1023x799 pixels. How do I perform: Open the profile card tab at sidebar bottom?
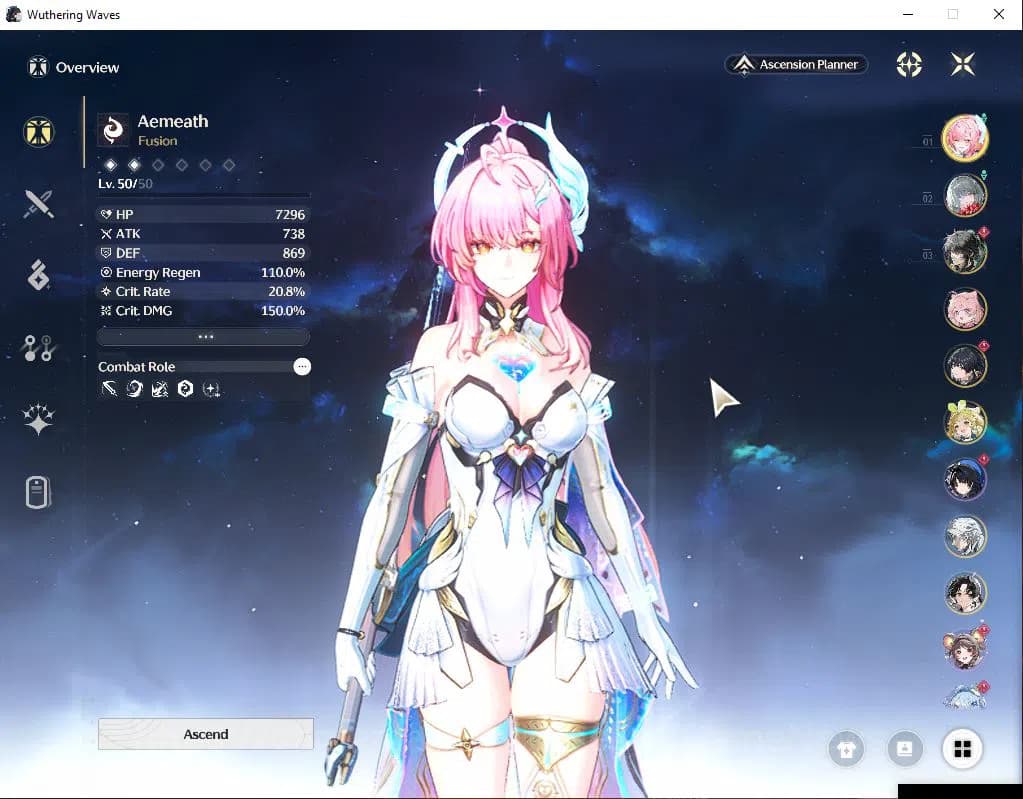pyautogui.click(x=38, y=492)
